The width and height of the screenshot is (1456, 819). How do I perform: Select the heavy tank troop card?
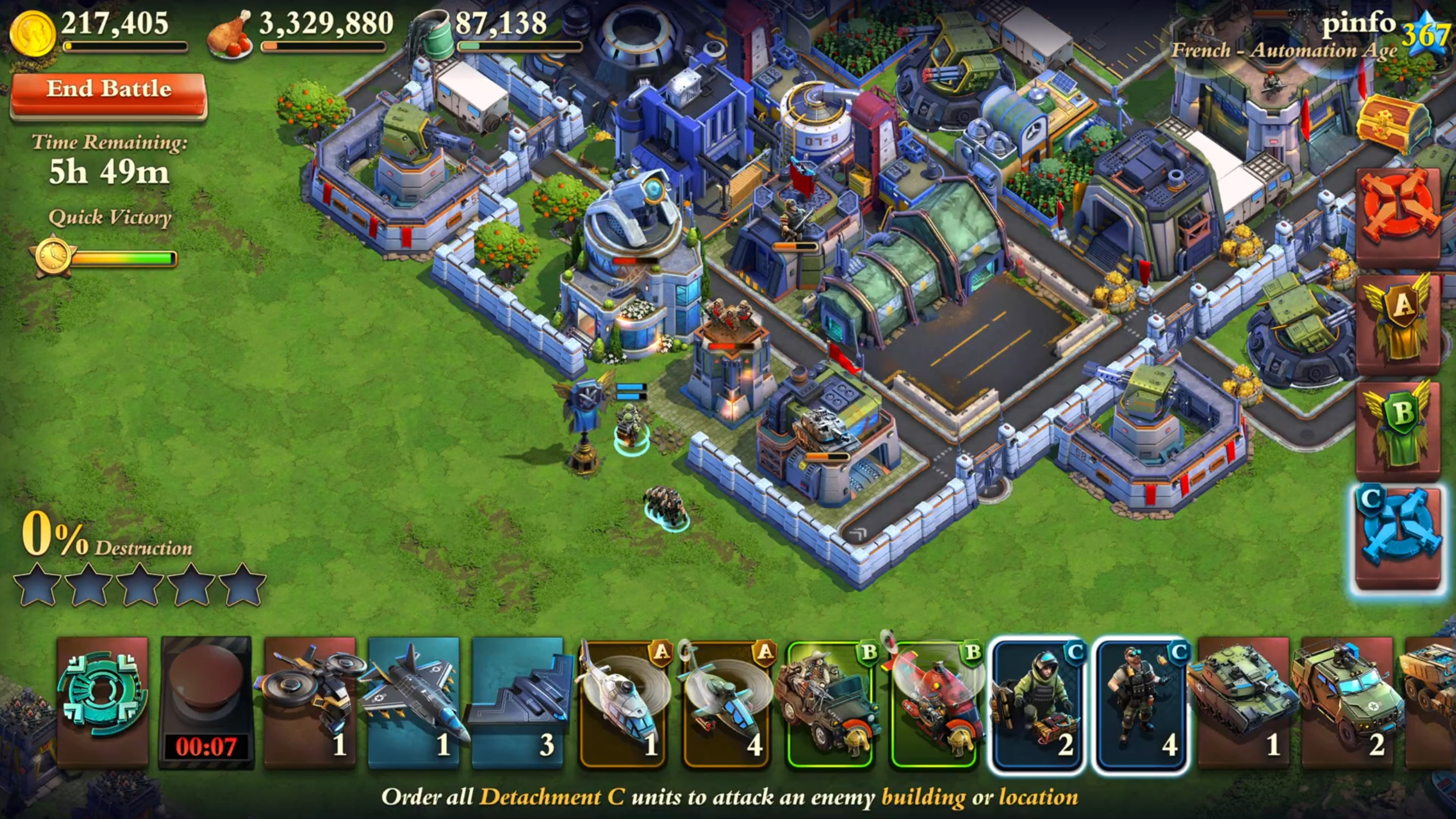coord(1244,701)
